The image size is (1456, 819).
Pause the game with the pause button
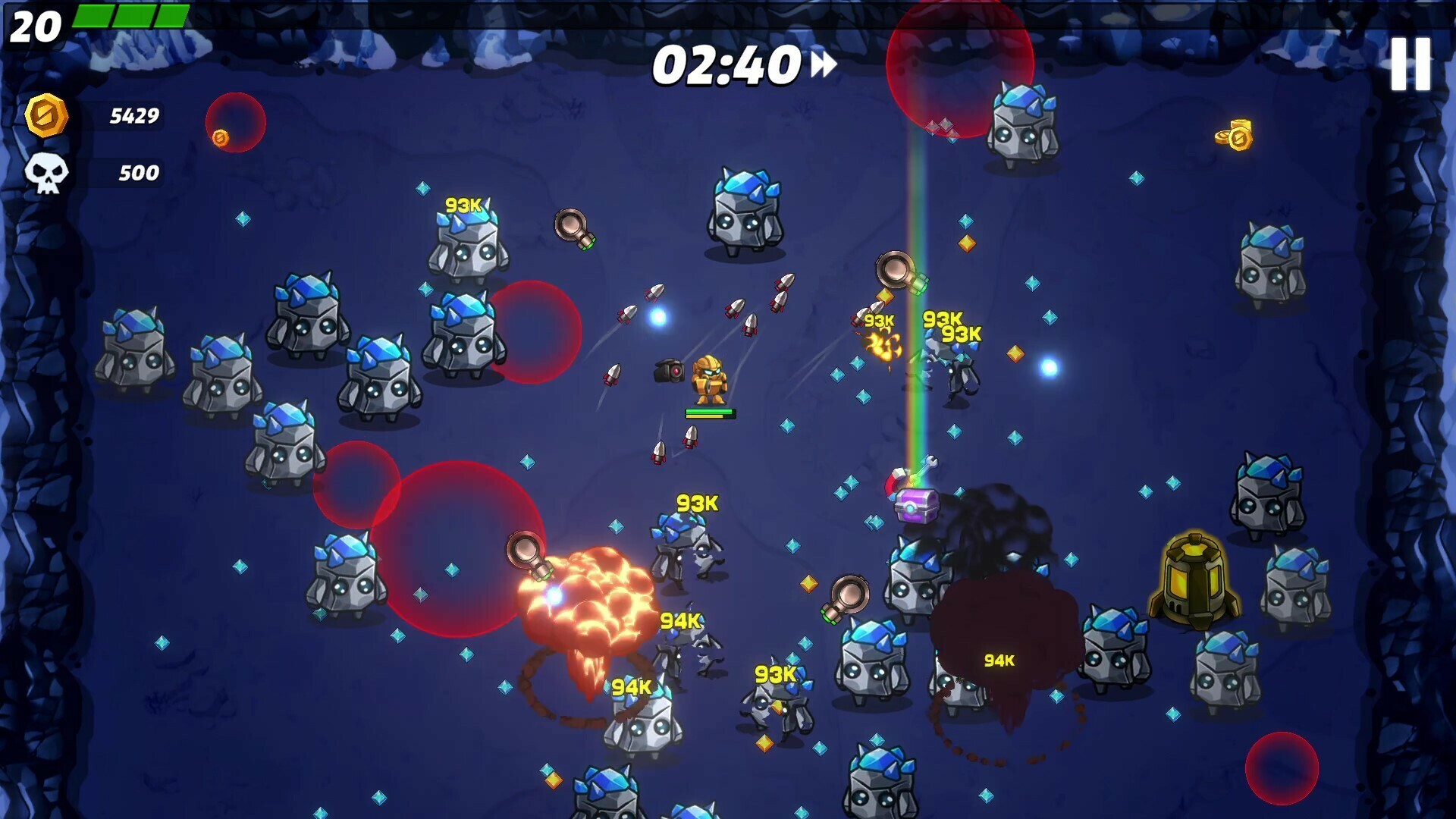coord(1410,64)
